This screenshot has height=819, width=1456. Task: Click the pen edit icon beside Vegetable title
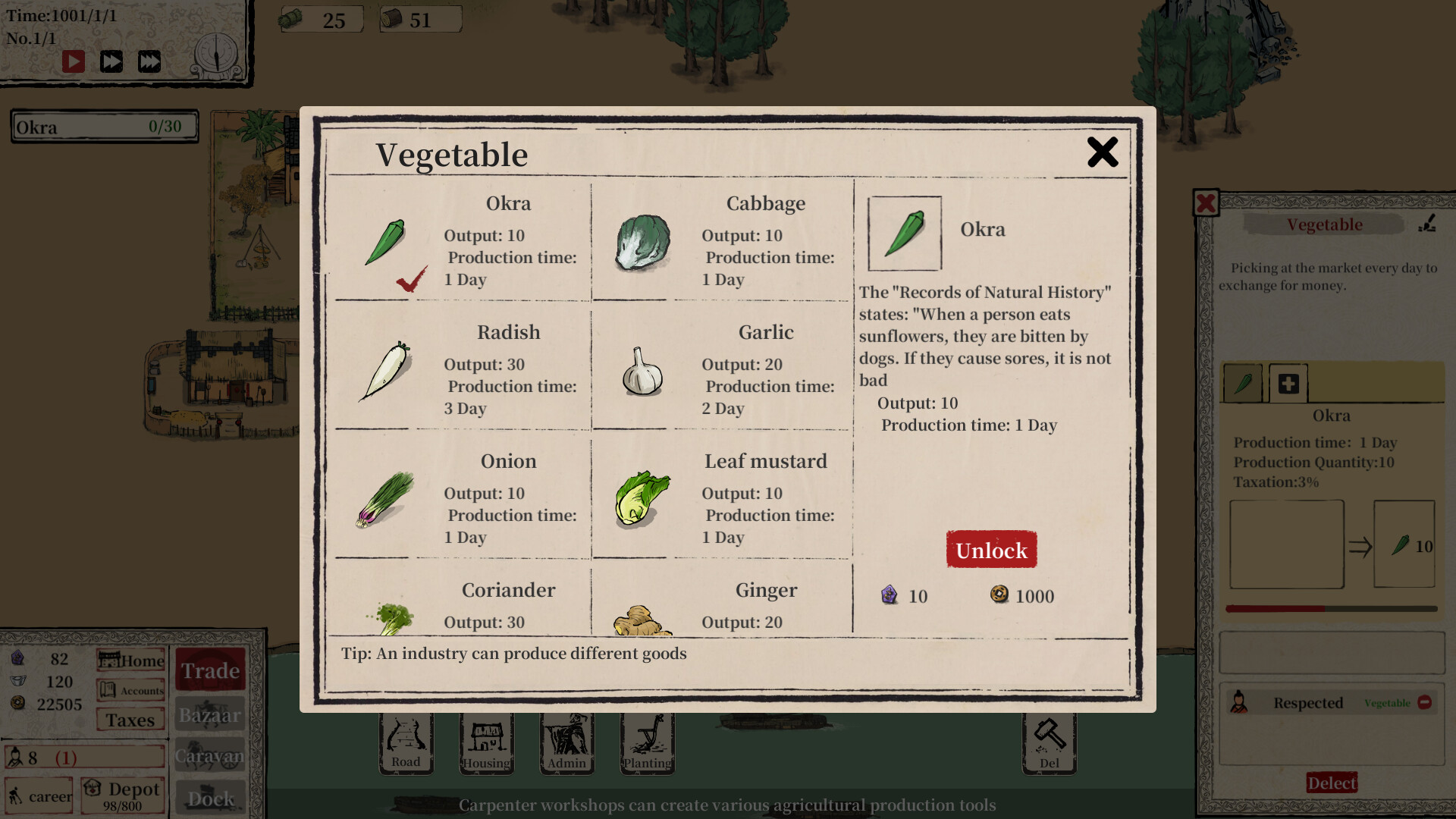pos(1429,223)
